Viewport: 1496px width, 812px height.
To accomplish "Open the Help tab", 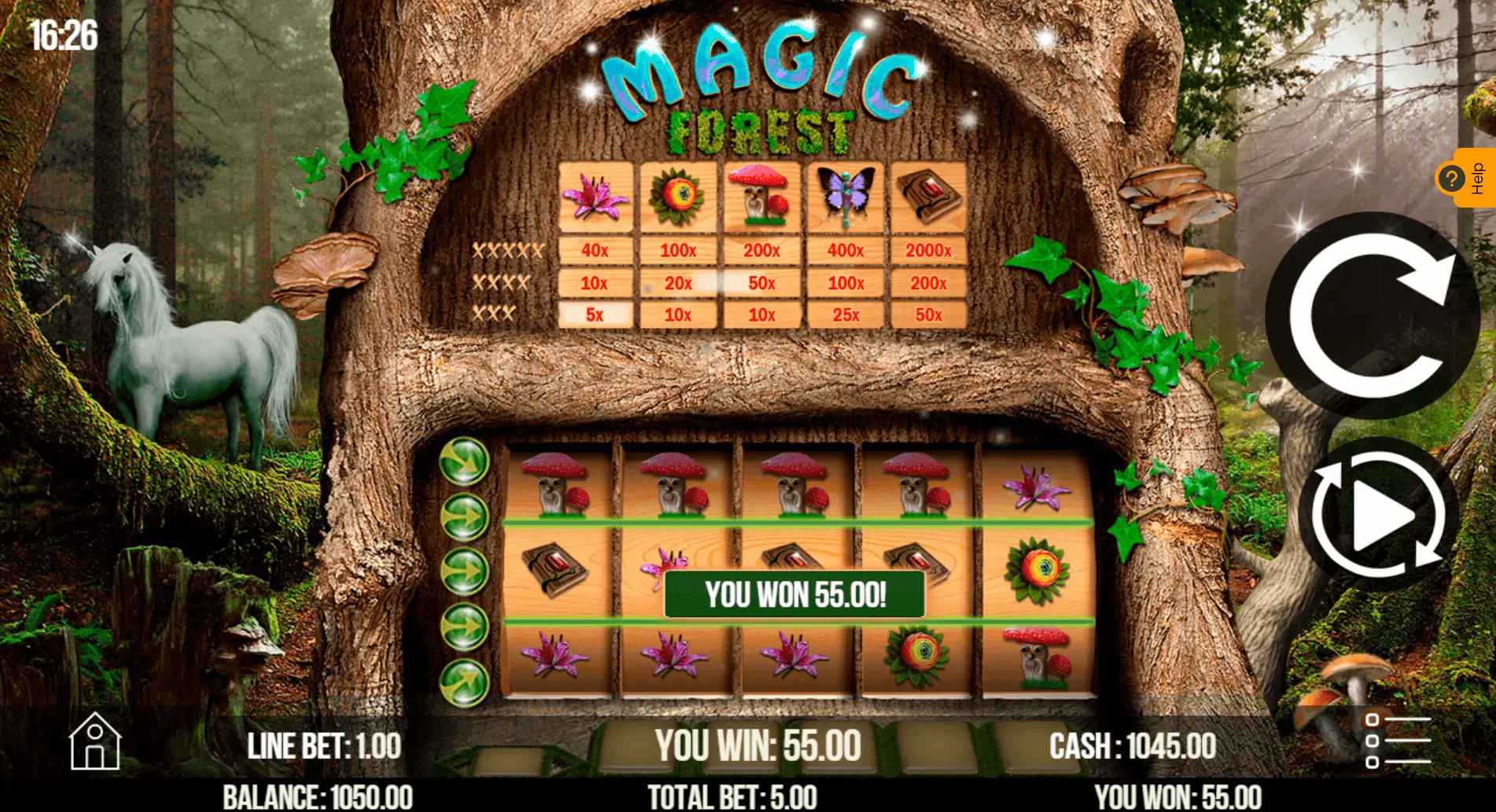I will (1466, 178).
